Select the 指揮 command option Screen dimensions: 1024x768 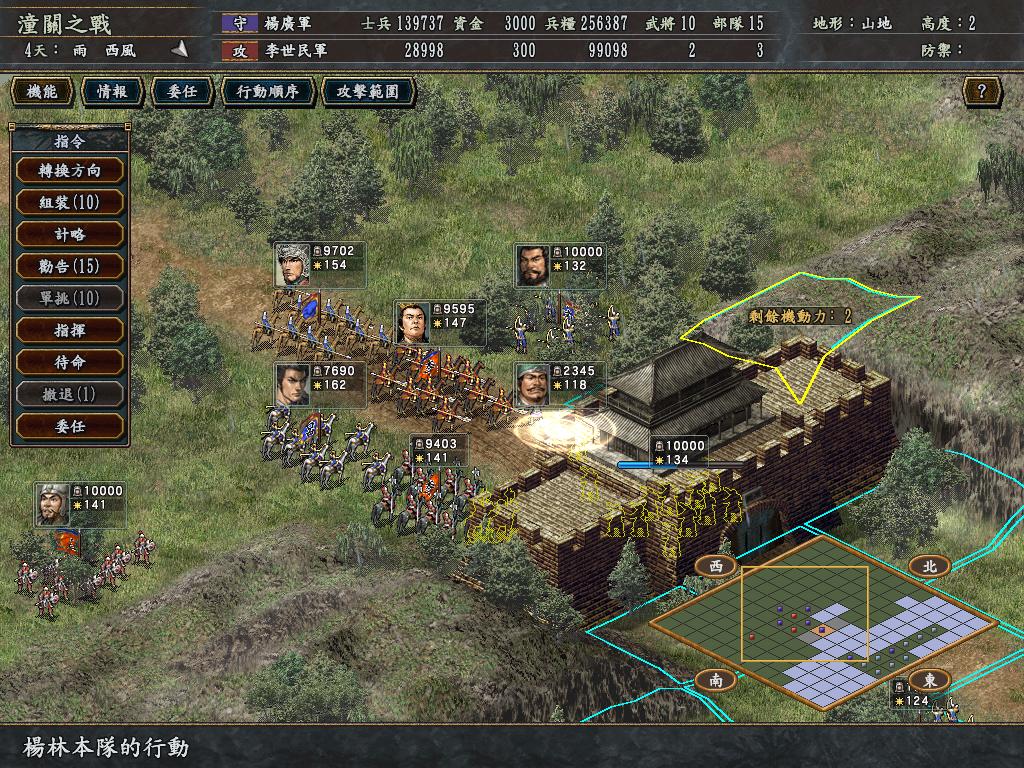tap(69, 330)
